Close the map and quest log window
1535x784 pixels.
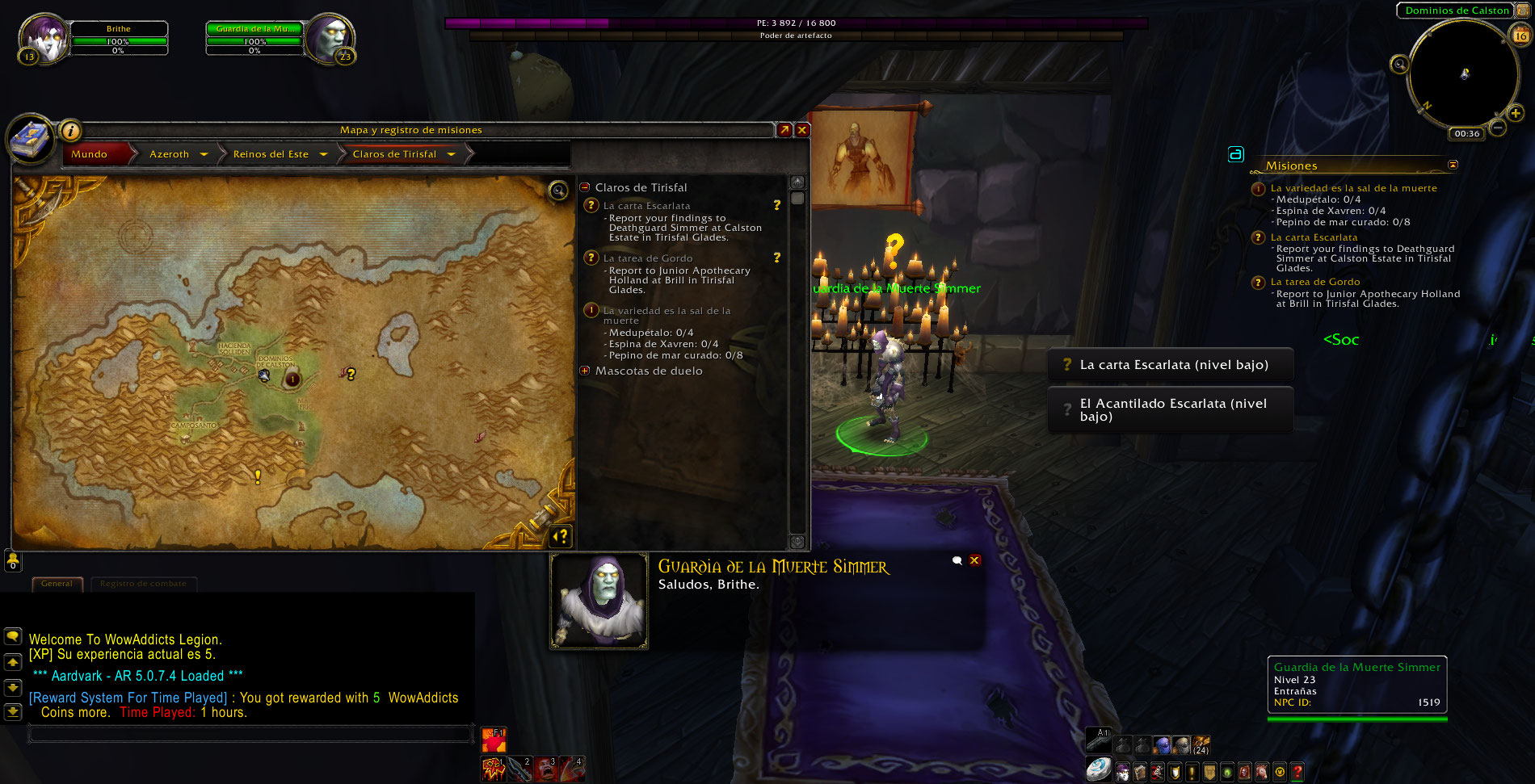802,130
